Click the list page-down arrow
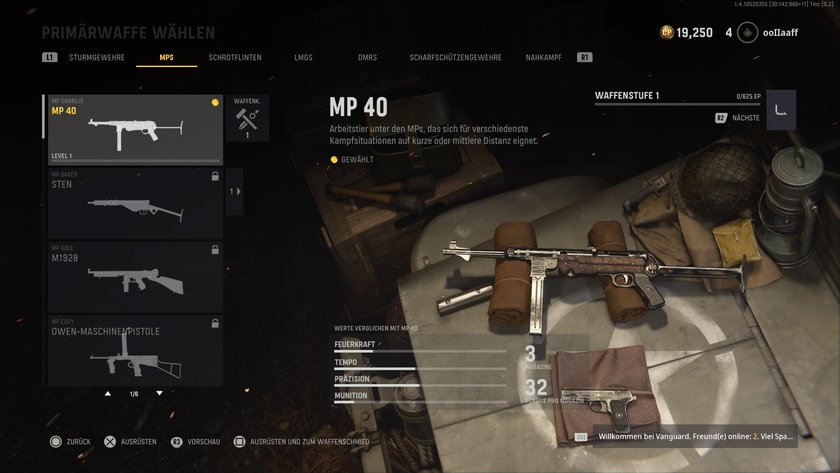 [159, 393]
